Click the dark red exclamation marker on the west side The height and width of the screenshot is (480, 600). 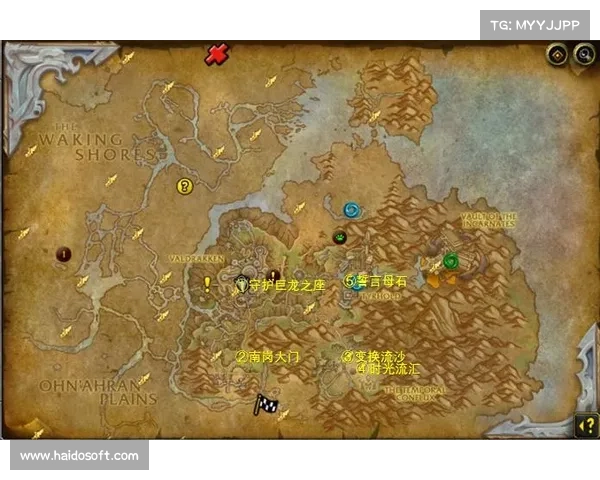(x=64, y=254)
